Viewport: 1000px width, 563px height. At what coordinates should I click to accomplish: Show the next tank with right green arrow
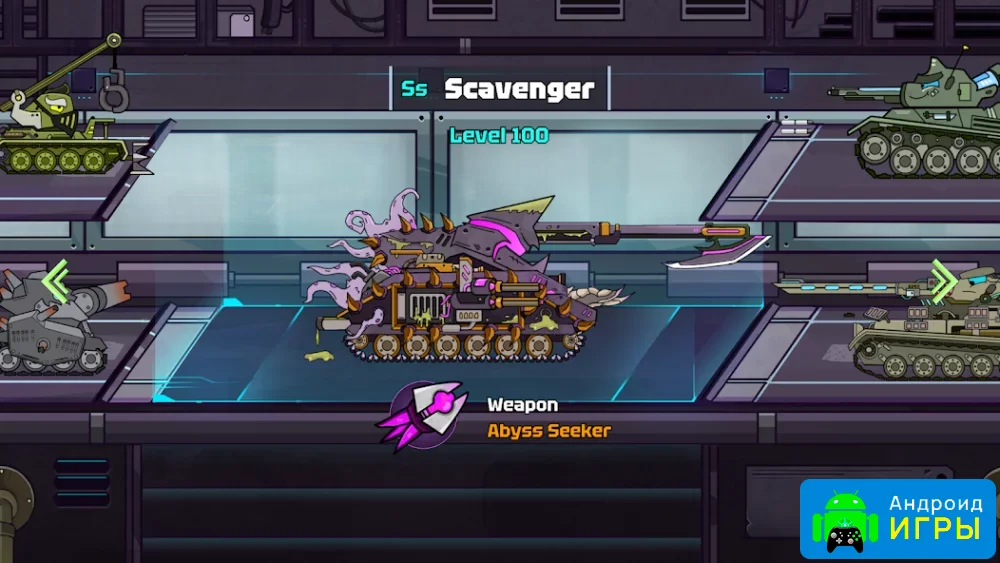943,281
